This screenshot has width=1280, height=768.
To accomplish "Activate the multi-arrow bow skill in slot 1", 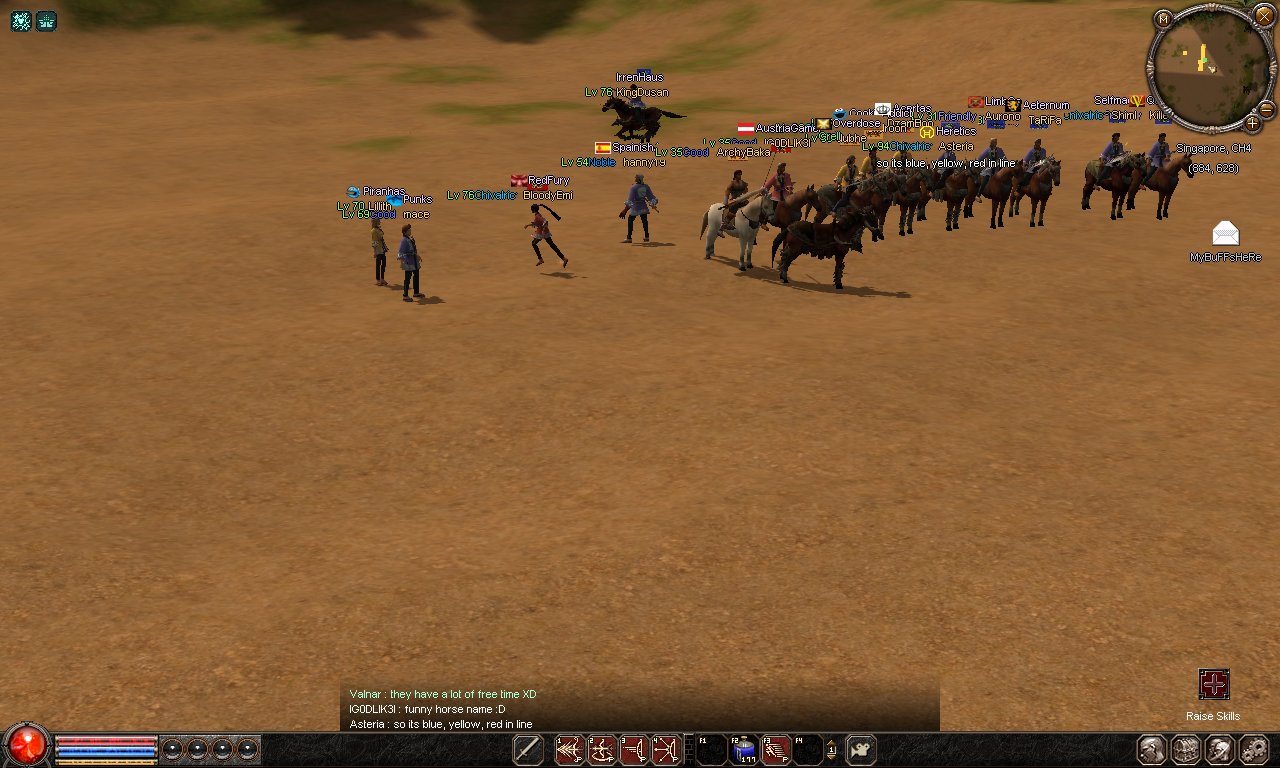I will [x=570, y=749].
